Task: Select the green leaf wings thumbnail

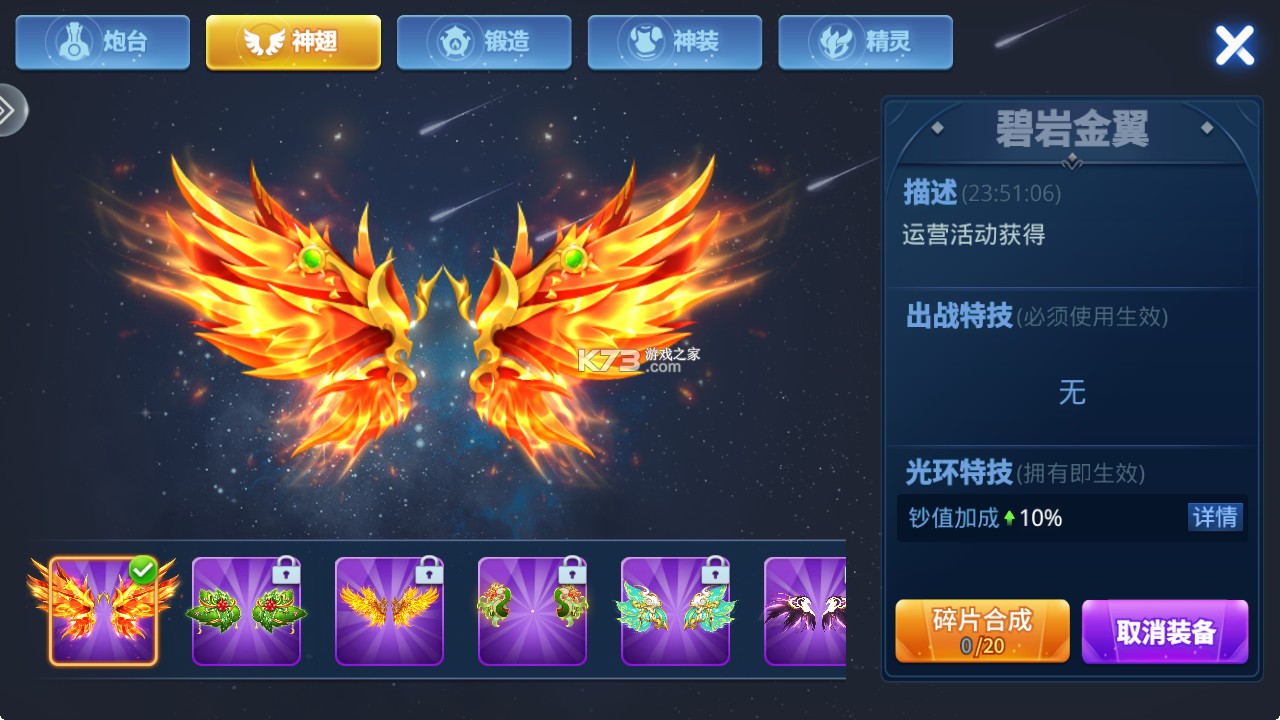Action: (x=245, y=610)
